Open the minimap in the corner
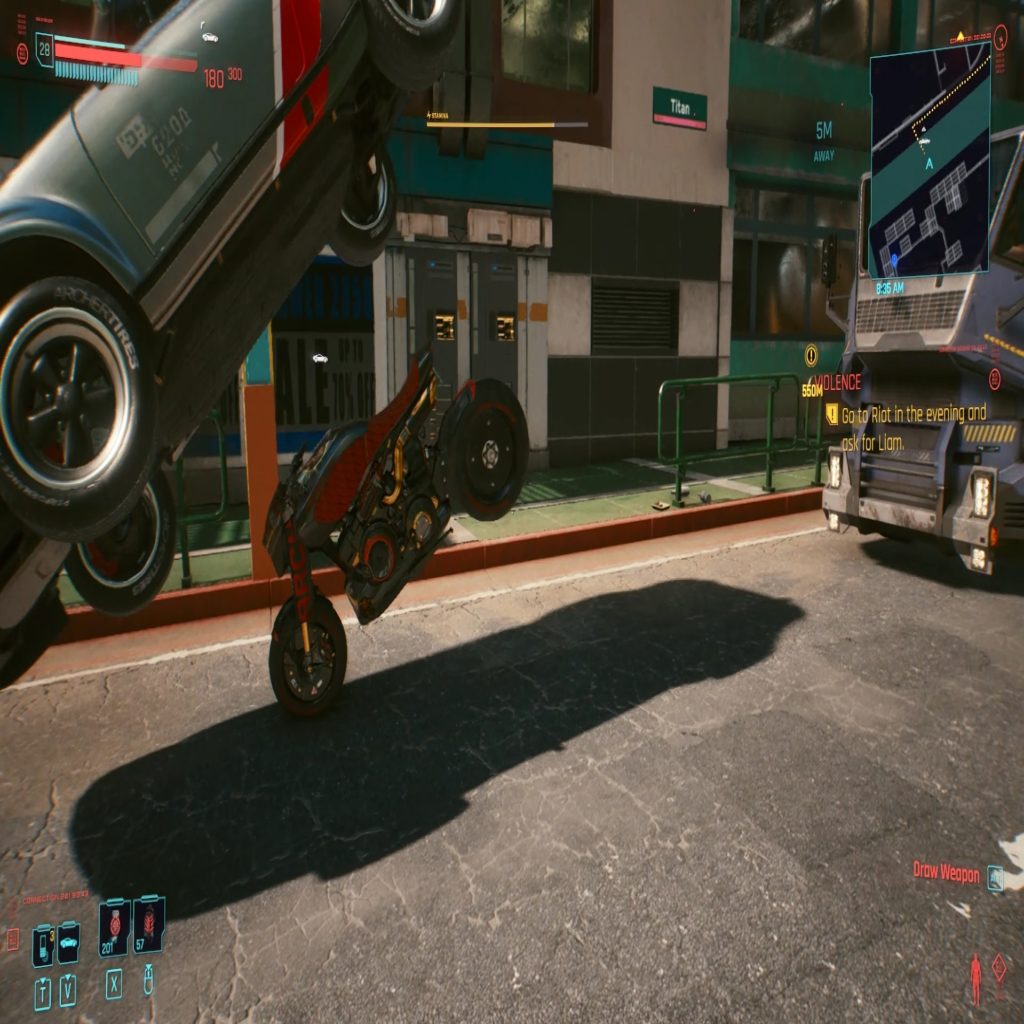 click(929, 160)
